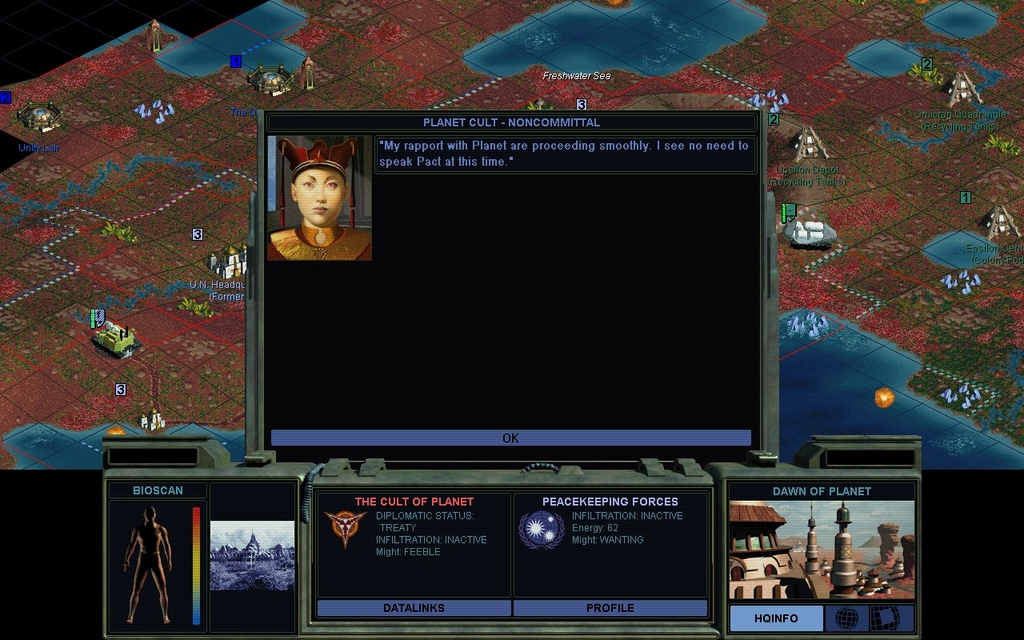Open the Dawn of Planet base picture

tap(821, 549)
